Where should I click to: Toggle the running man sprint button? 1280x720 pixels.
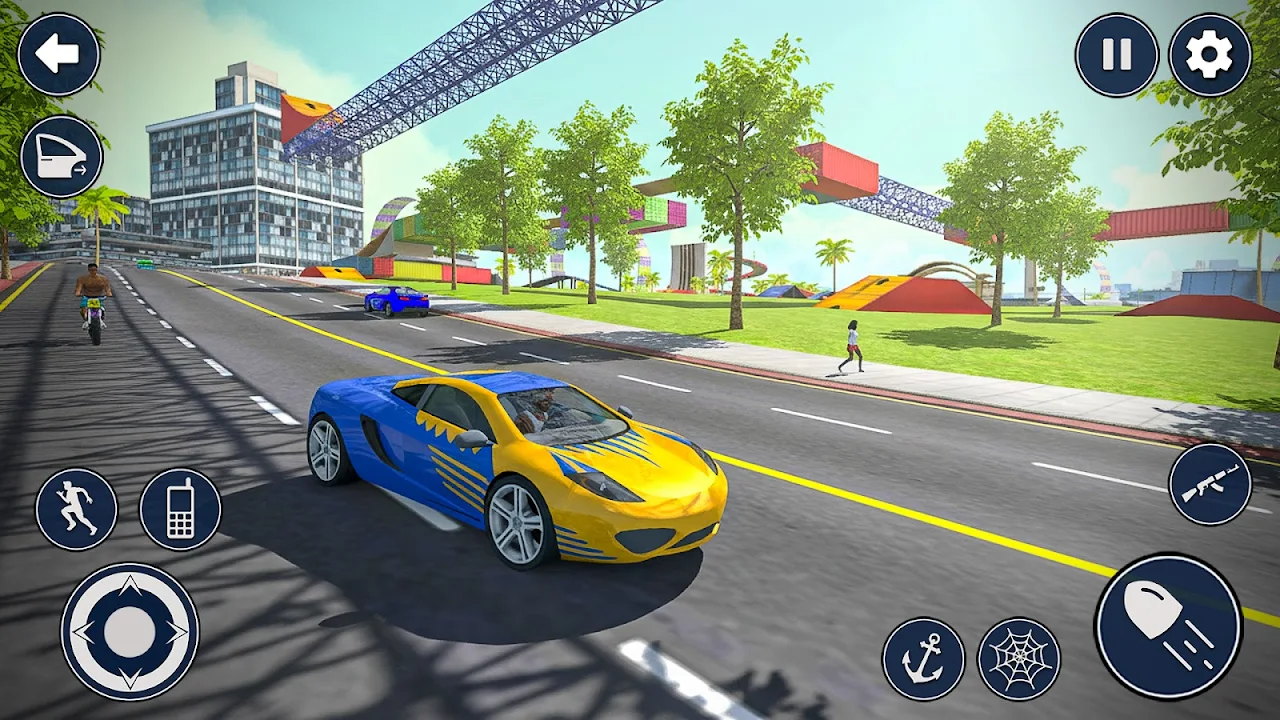coord(76,509)
